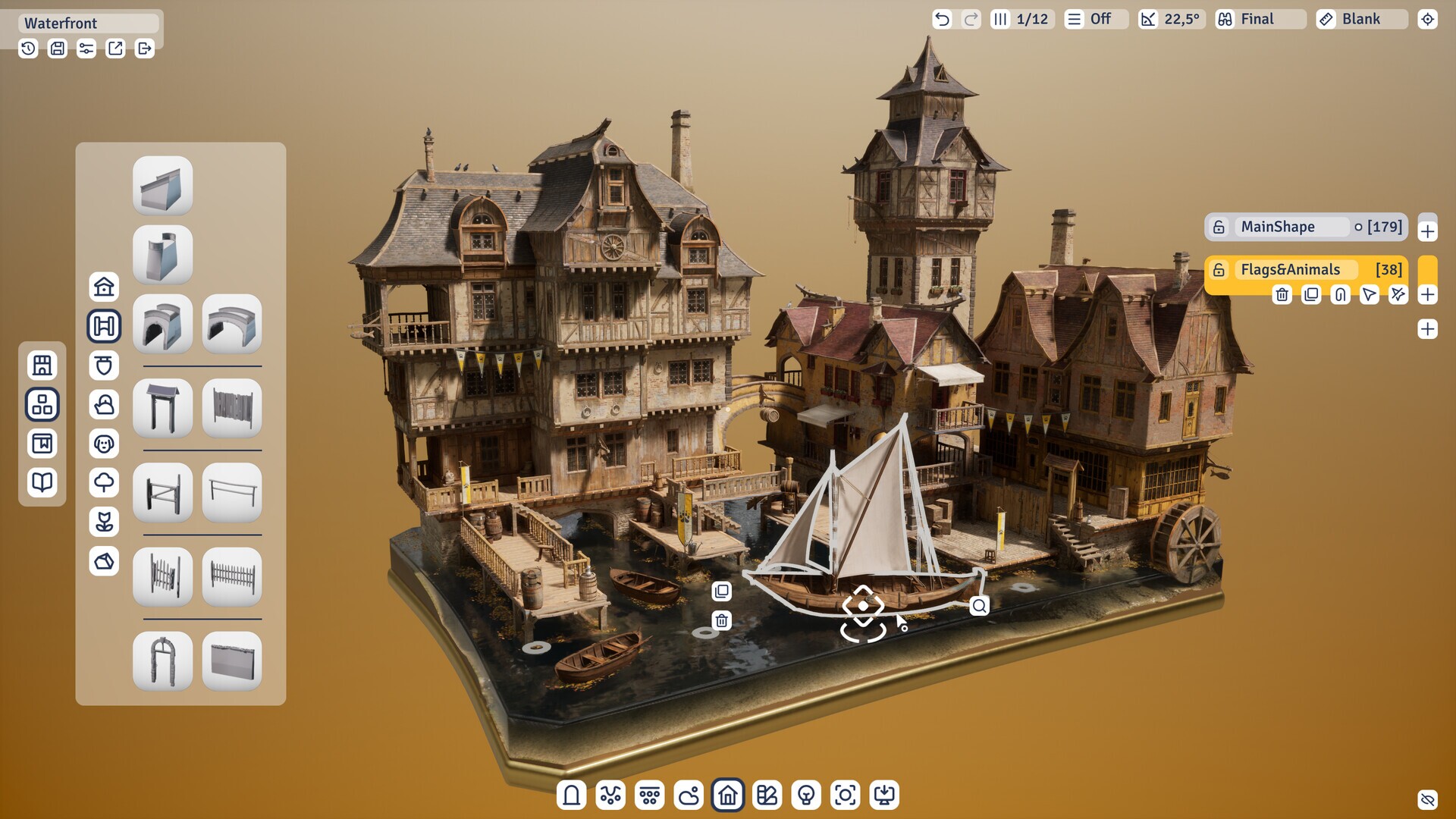Select the path/curve tool in bottom toolbar
This screenshot has width=1456, height=819.
pos(610,795)
